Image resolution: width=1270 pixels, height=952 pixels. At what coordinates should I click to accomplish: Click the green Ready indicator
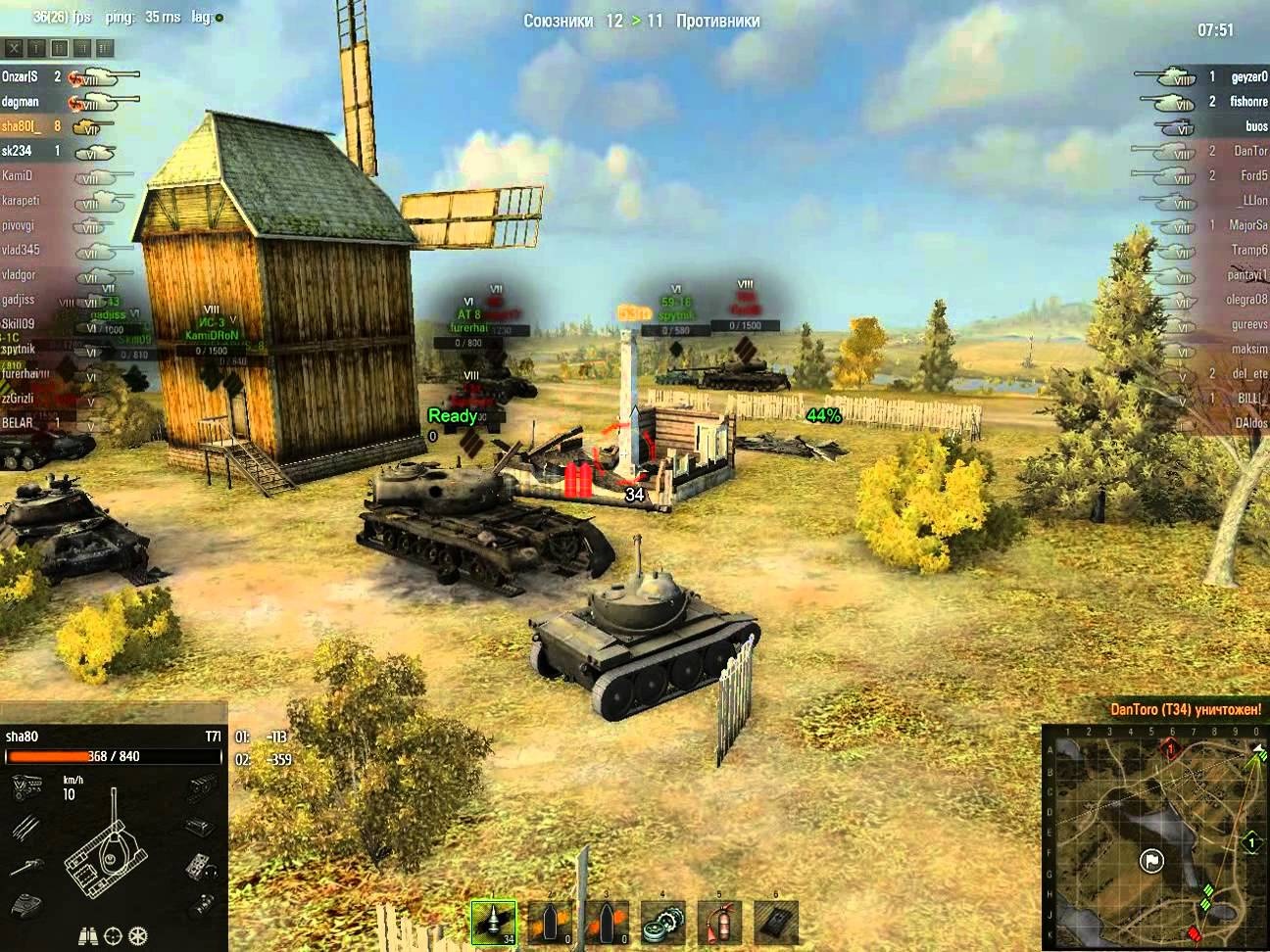(452, 415)
